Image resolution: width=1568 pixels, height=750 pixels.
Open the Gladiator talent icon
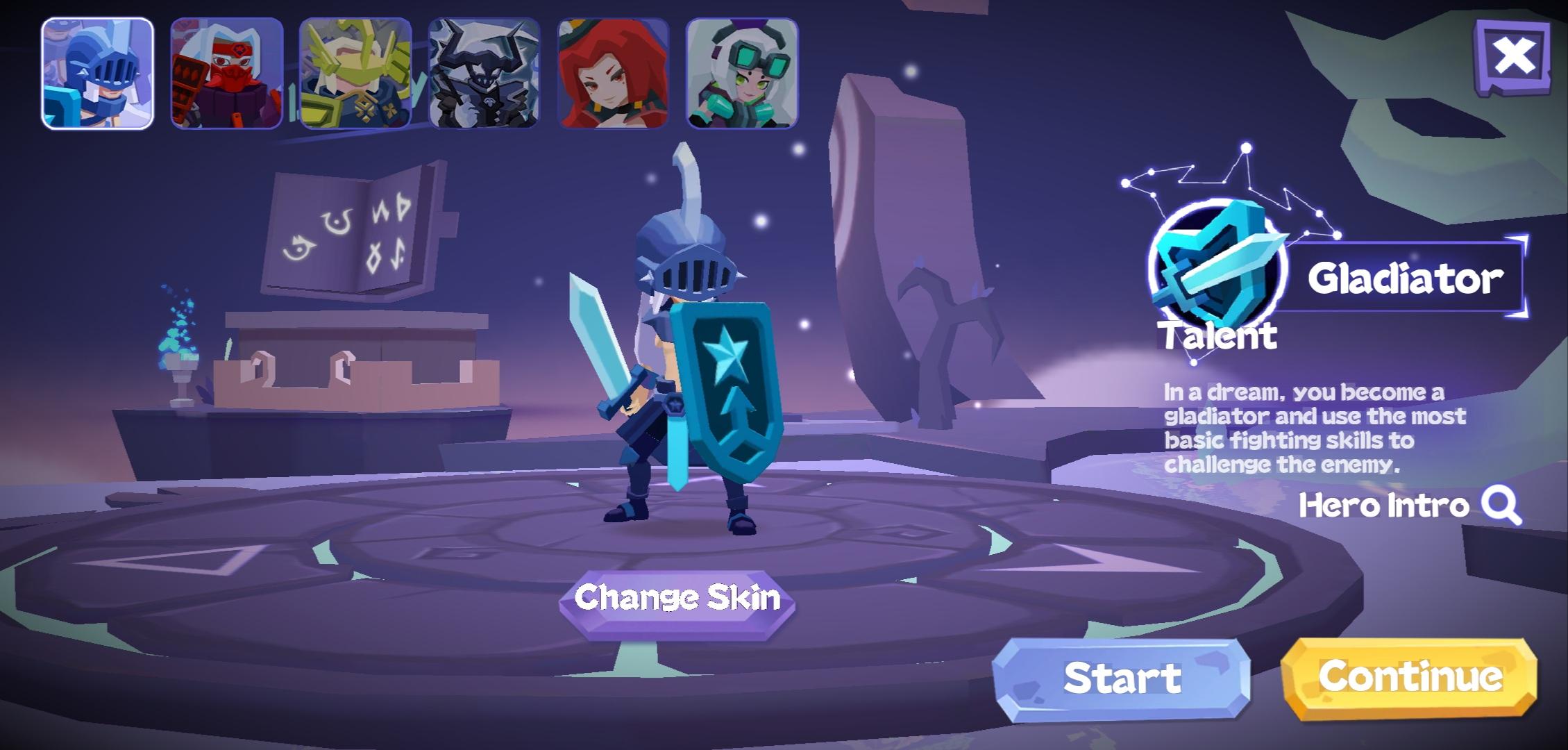point(1216,267)
